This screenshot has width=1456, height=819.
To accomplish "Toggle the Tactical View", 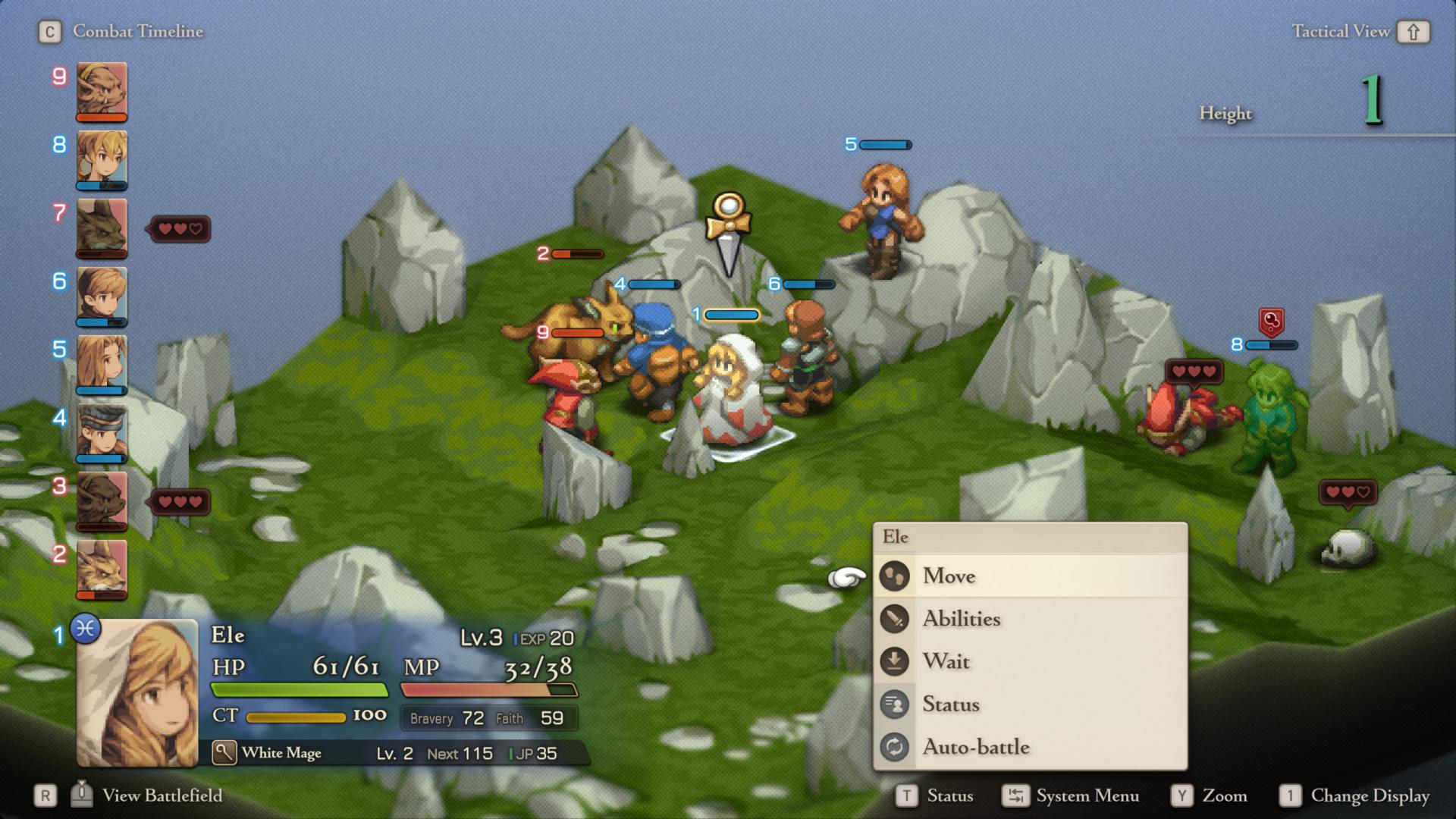I will tap(1359, 32).
